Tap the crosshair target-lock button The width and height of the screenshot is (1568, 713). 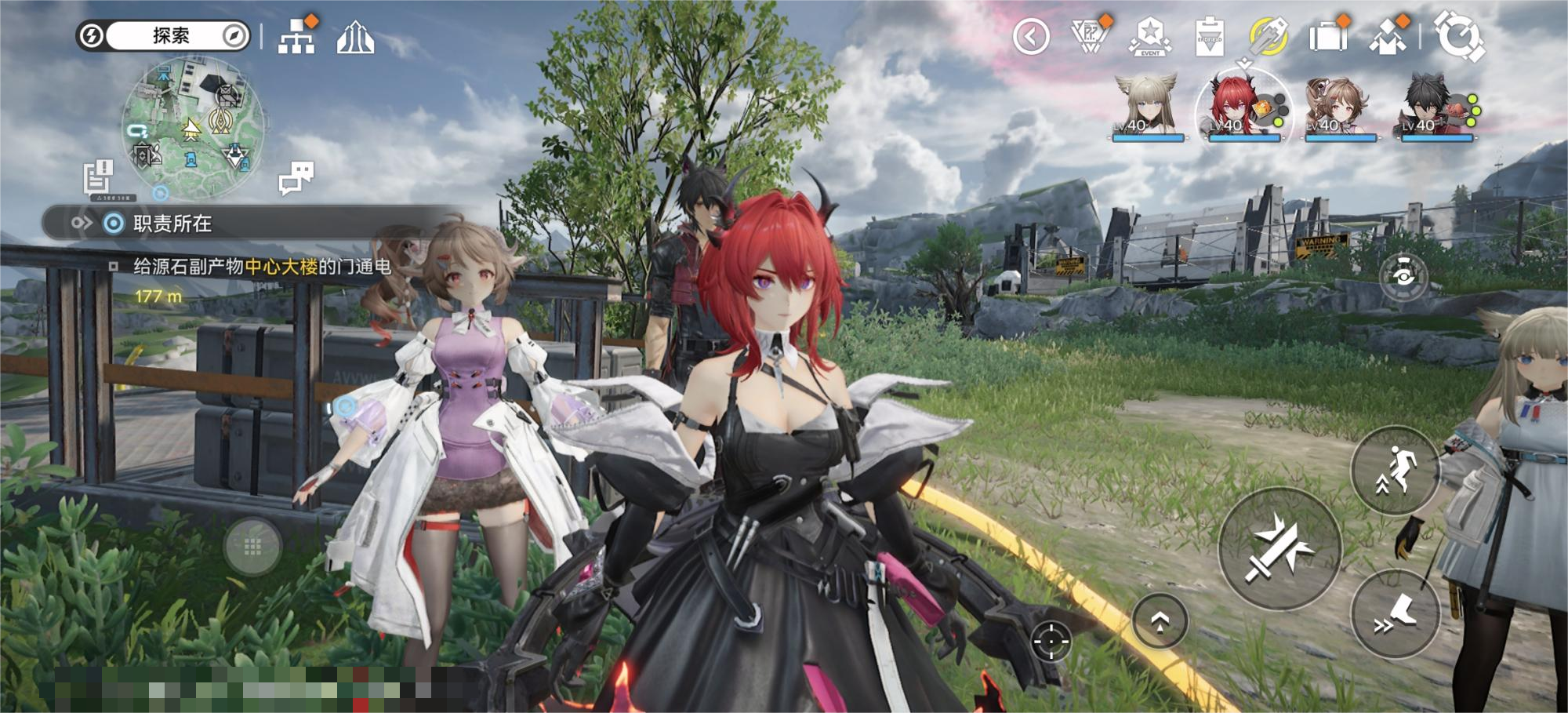tap(1051, 642)
